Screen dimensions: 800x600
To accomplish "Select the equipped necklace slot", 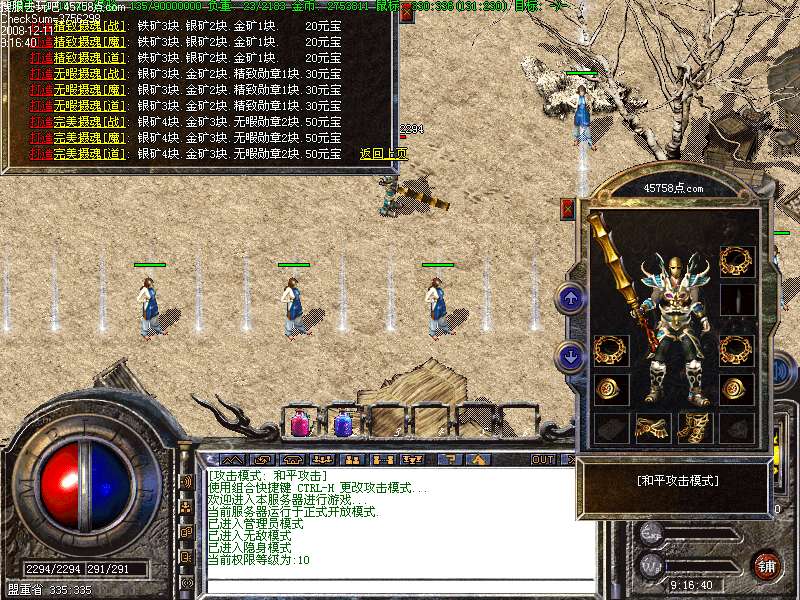I will 736,260.
